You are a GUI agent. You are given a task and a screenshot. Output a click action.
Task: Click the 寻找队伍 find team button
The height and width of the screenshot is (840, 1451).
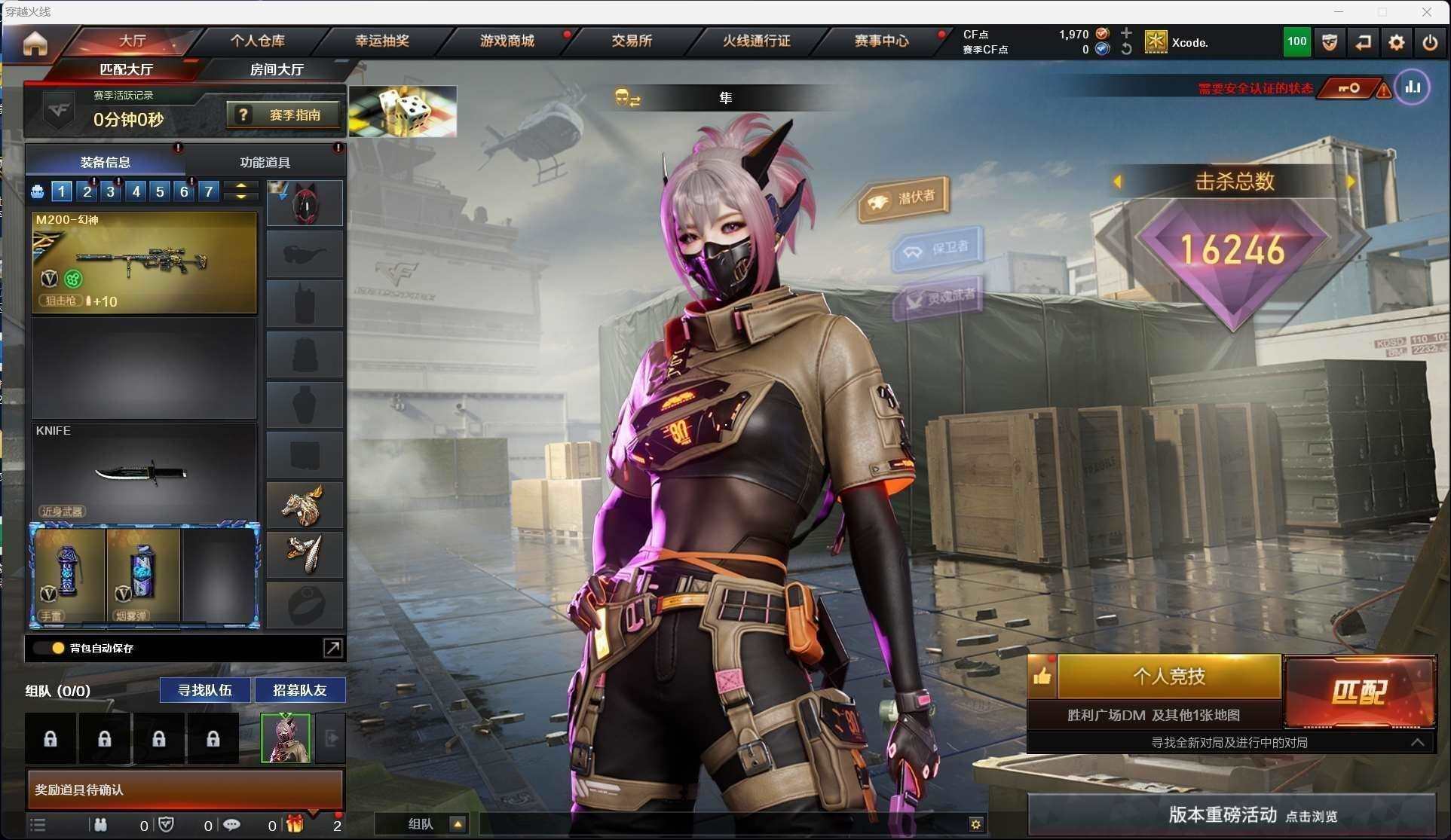(x=204, y=690)
